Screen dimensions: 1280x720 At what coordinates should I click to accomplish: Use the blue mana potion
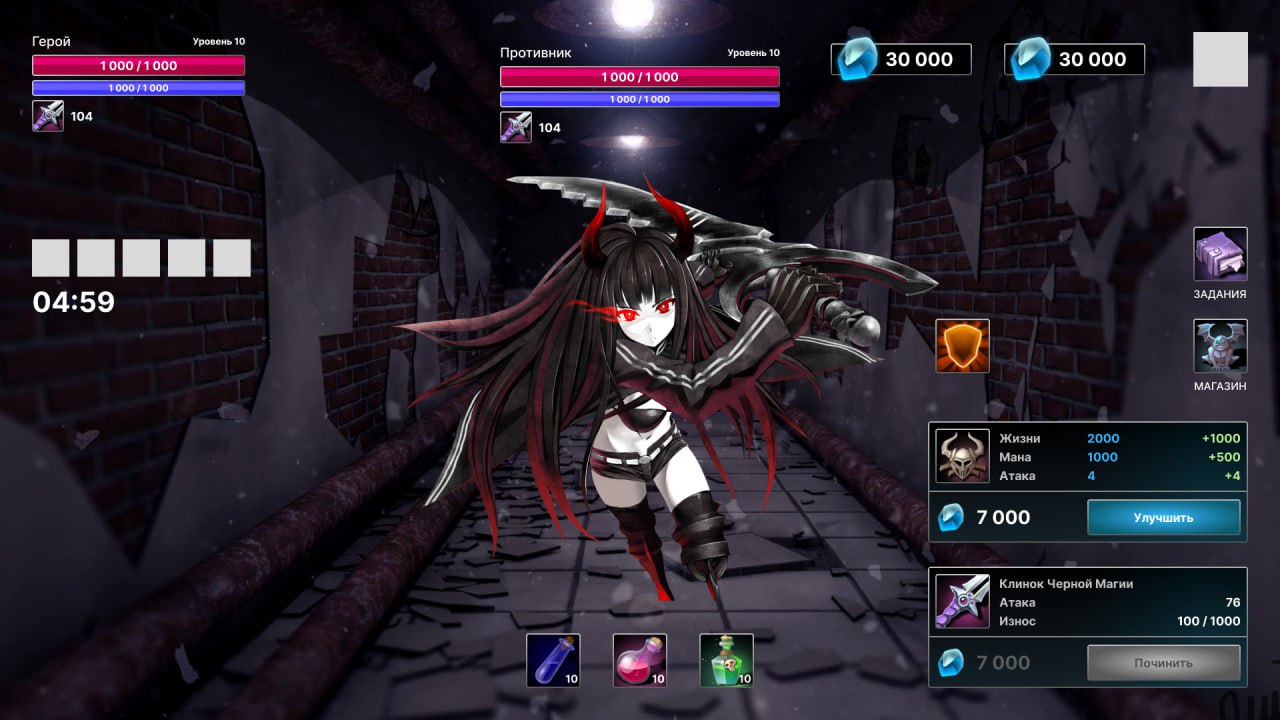pyautogui.click(x=553, y=660)
